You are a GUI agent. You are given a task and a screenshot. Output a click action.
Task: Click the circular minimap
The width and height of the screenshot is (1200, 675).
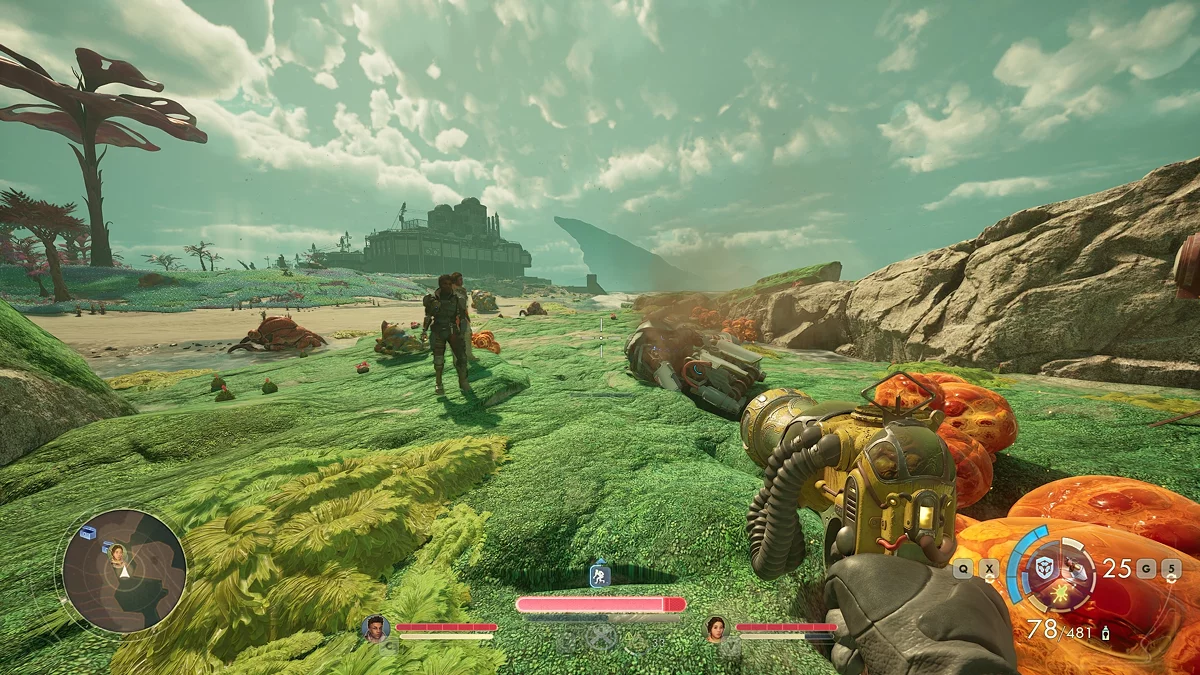pyautogui.click(x=124, y=571)
